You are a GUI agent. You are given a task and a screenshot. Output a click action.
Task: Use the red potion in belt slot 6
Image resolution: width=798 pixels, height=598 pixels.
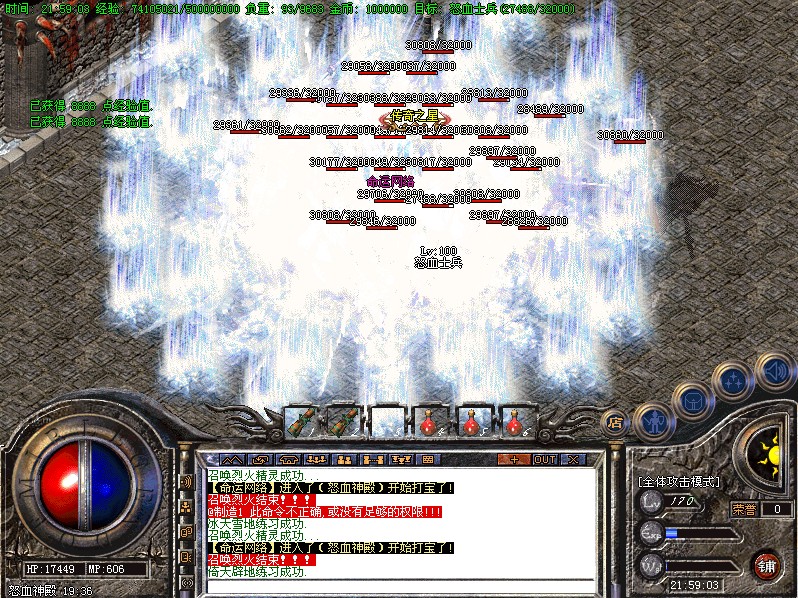point(516,421)
